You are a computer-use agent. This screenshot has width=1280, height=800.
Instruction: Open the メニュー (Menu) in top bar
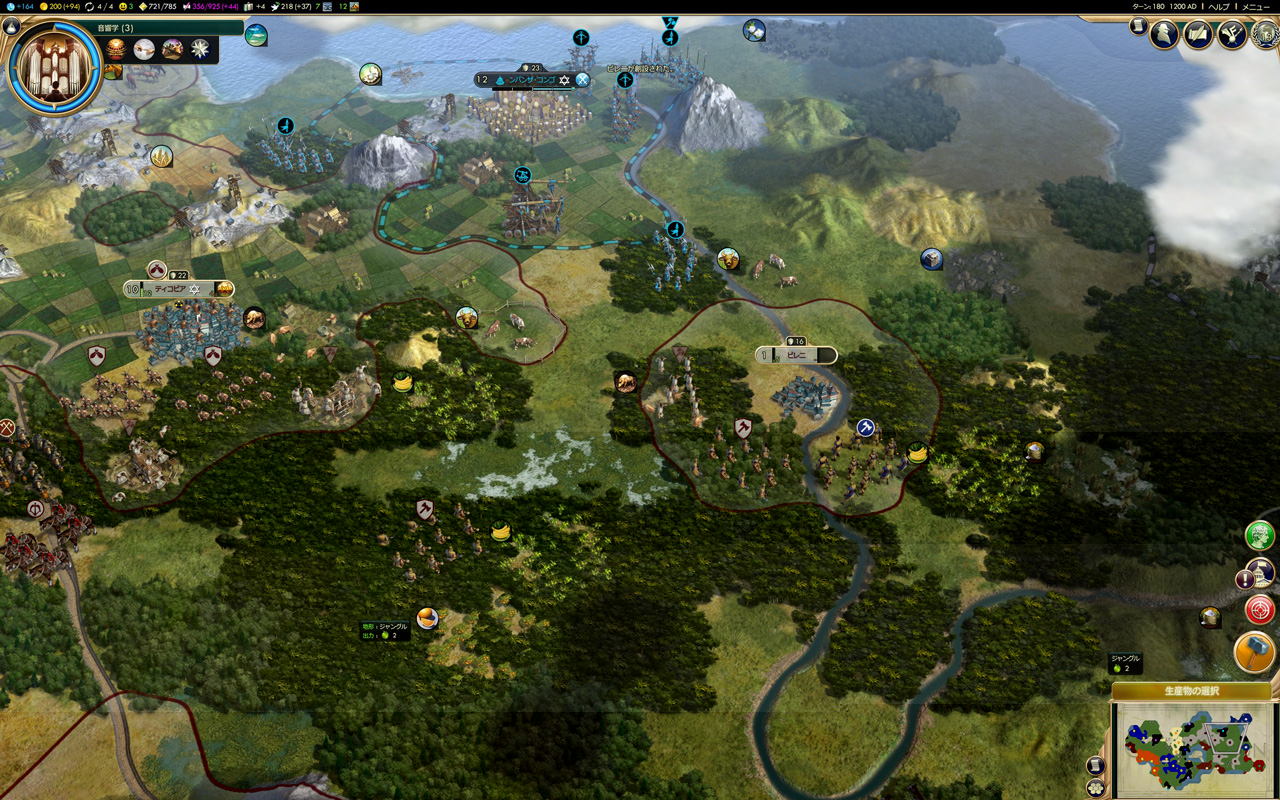tap(1256, 6)
